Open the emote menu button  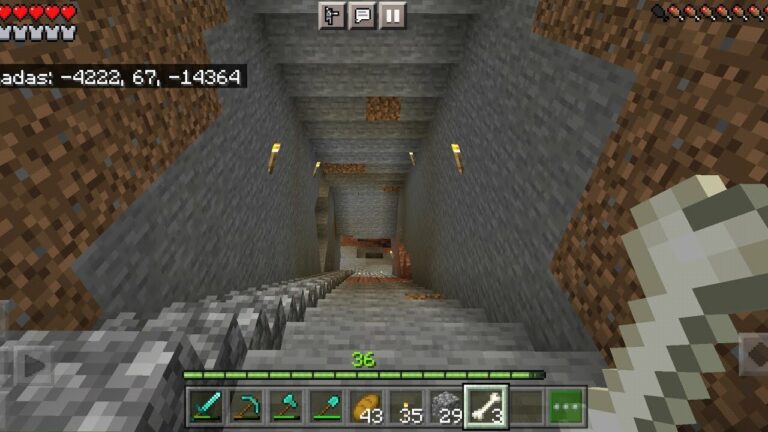[x=333, y=16]
